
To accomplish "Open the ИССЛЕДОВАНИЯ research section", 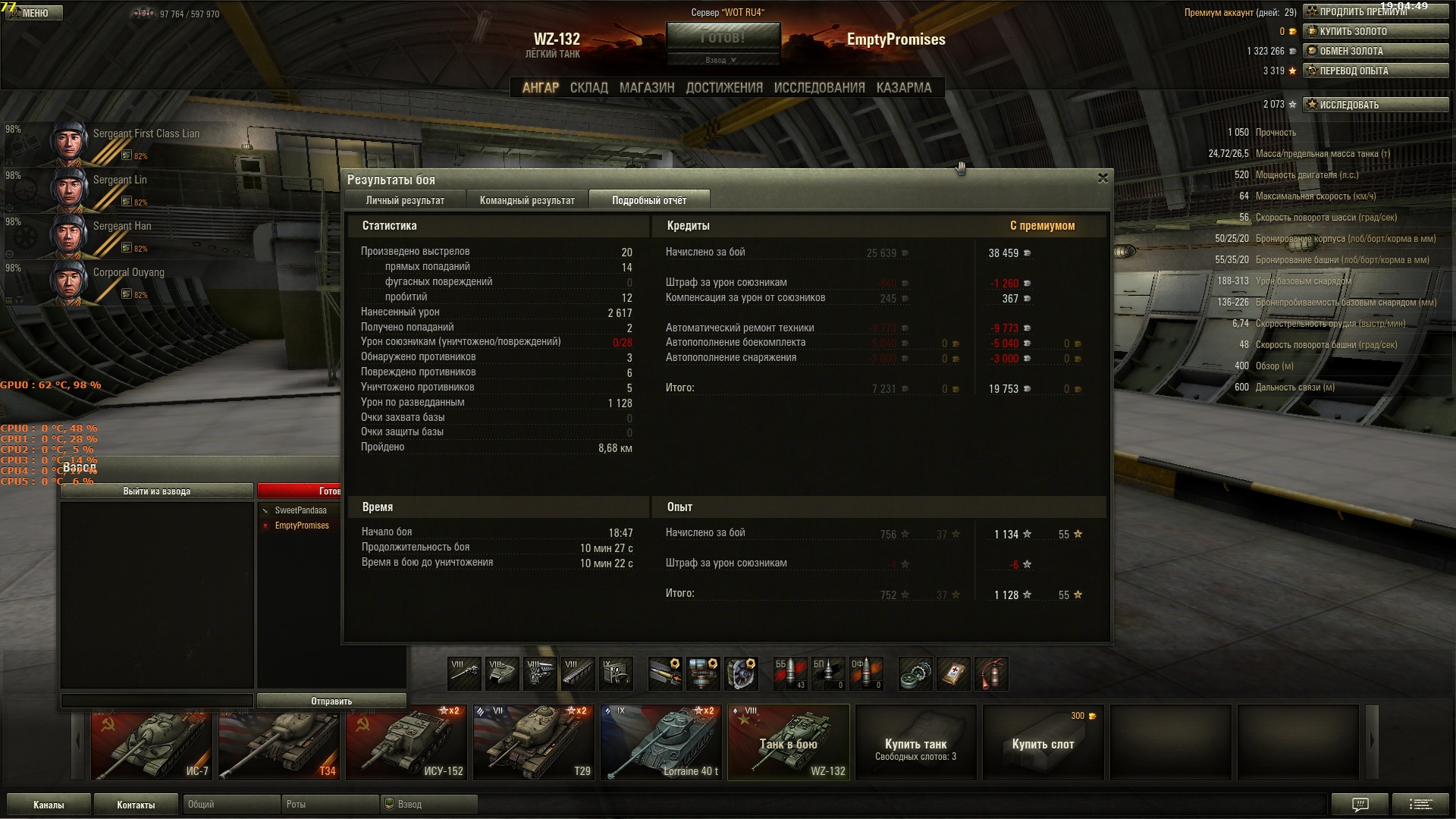I will (x=819, y=88).
